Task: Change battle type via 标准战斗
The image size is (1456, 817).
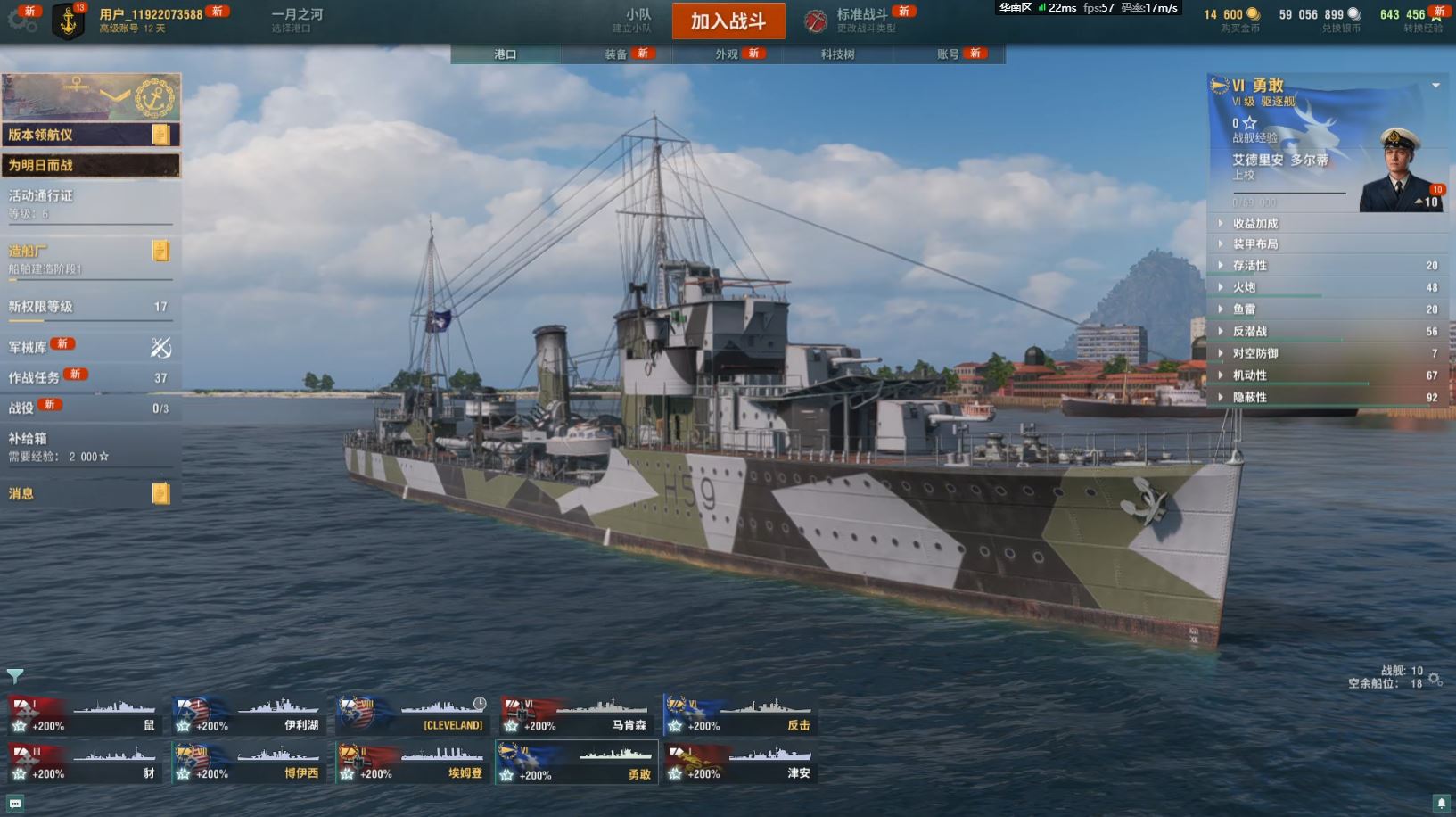Action: (861, 20)
